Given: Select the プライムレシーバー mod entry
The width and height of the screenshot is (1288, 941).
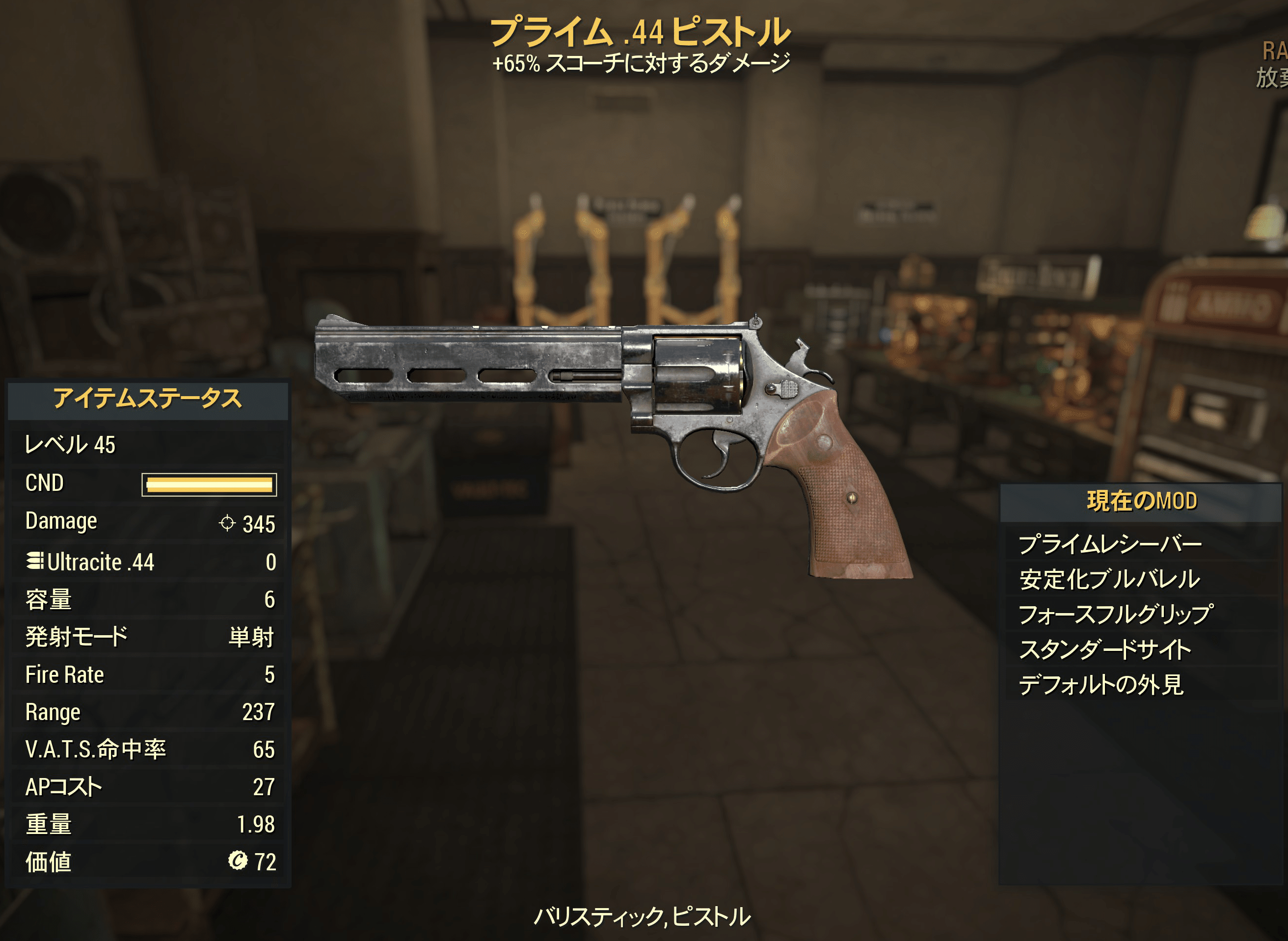Looking at the screenshot, I should (x=1110, y=544).
